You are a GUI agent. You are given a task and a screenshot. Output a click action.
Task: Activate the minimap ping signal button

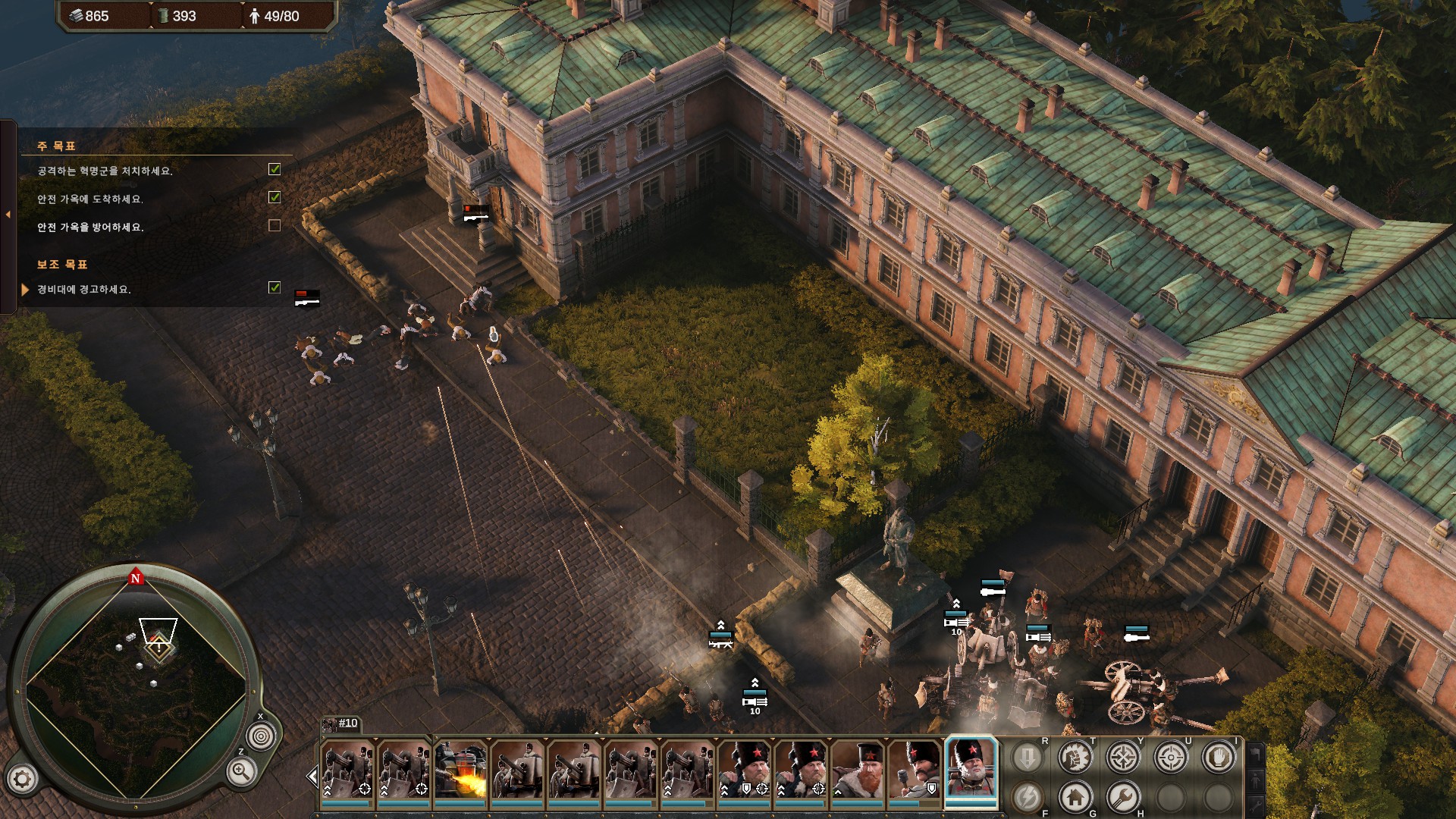pos(261,736)
